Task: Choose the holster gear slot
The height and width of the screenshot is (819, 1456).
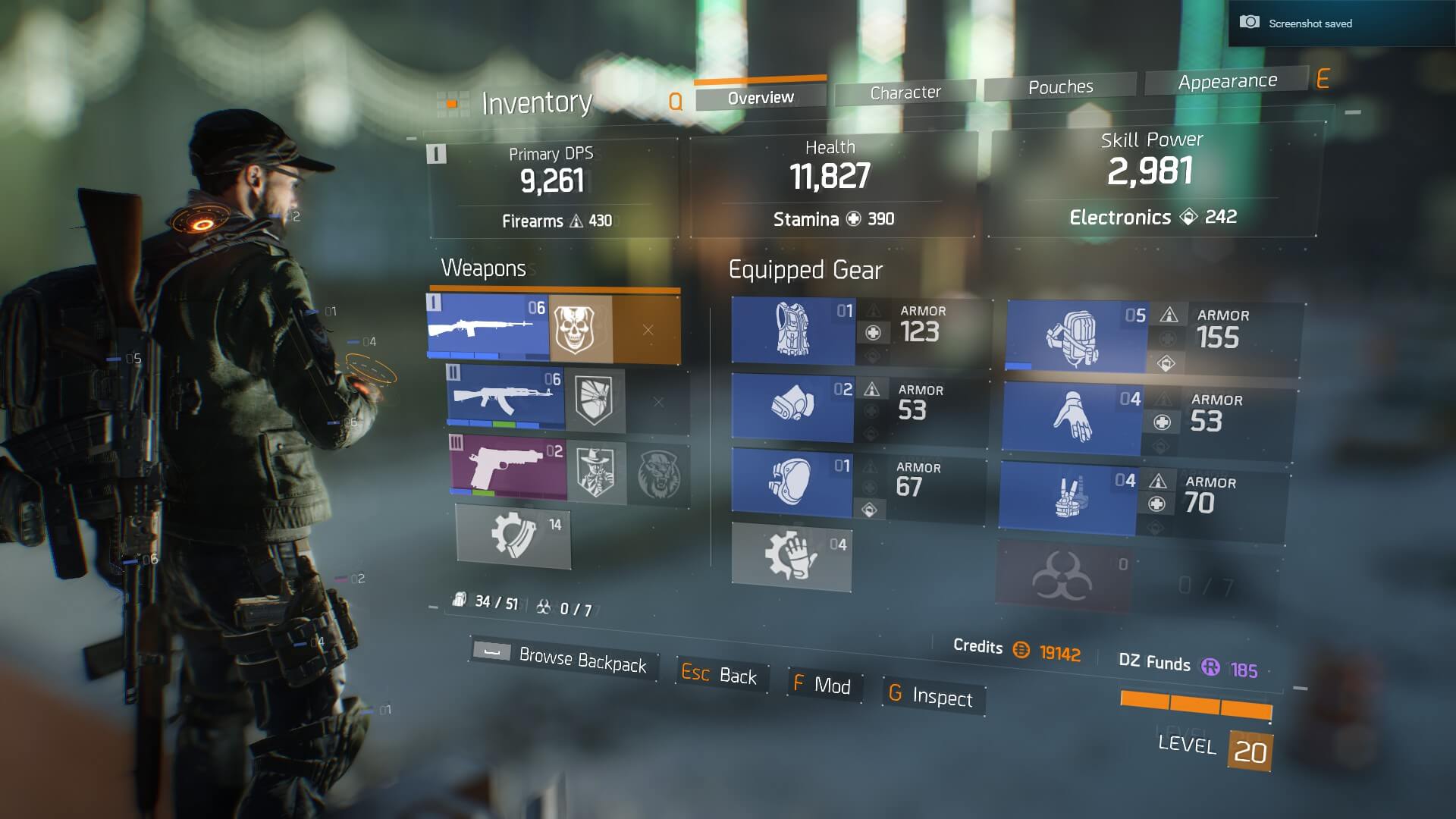Action: [1068, 497]
